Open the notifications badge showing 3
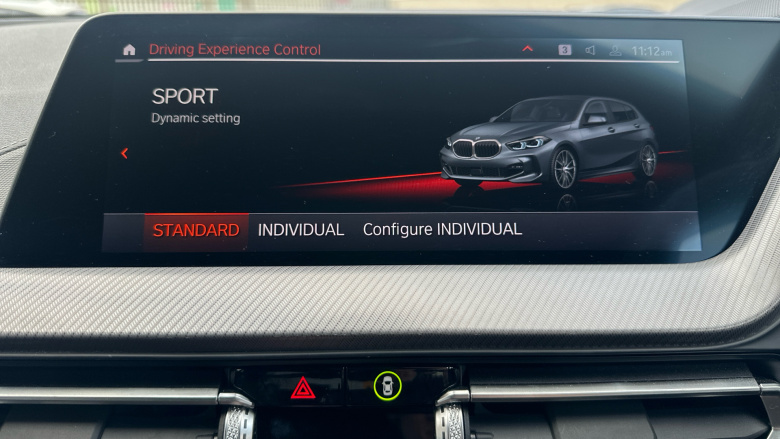Viewport: 780px width, 439px height. 565,49
